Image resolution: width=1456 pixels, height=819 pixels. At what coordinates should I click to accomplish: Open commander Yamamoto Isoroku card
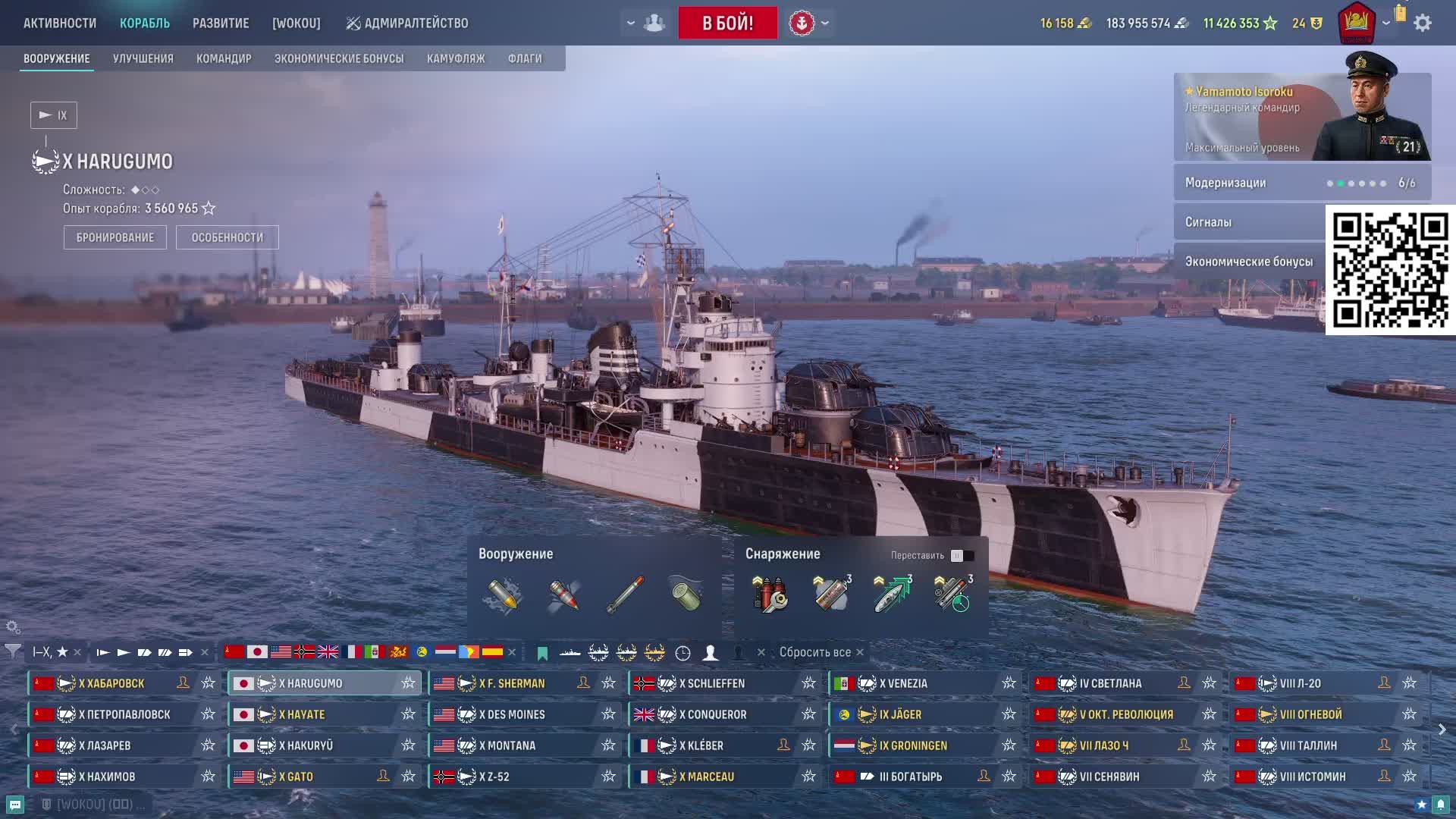[1302, 118]
